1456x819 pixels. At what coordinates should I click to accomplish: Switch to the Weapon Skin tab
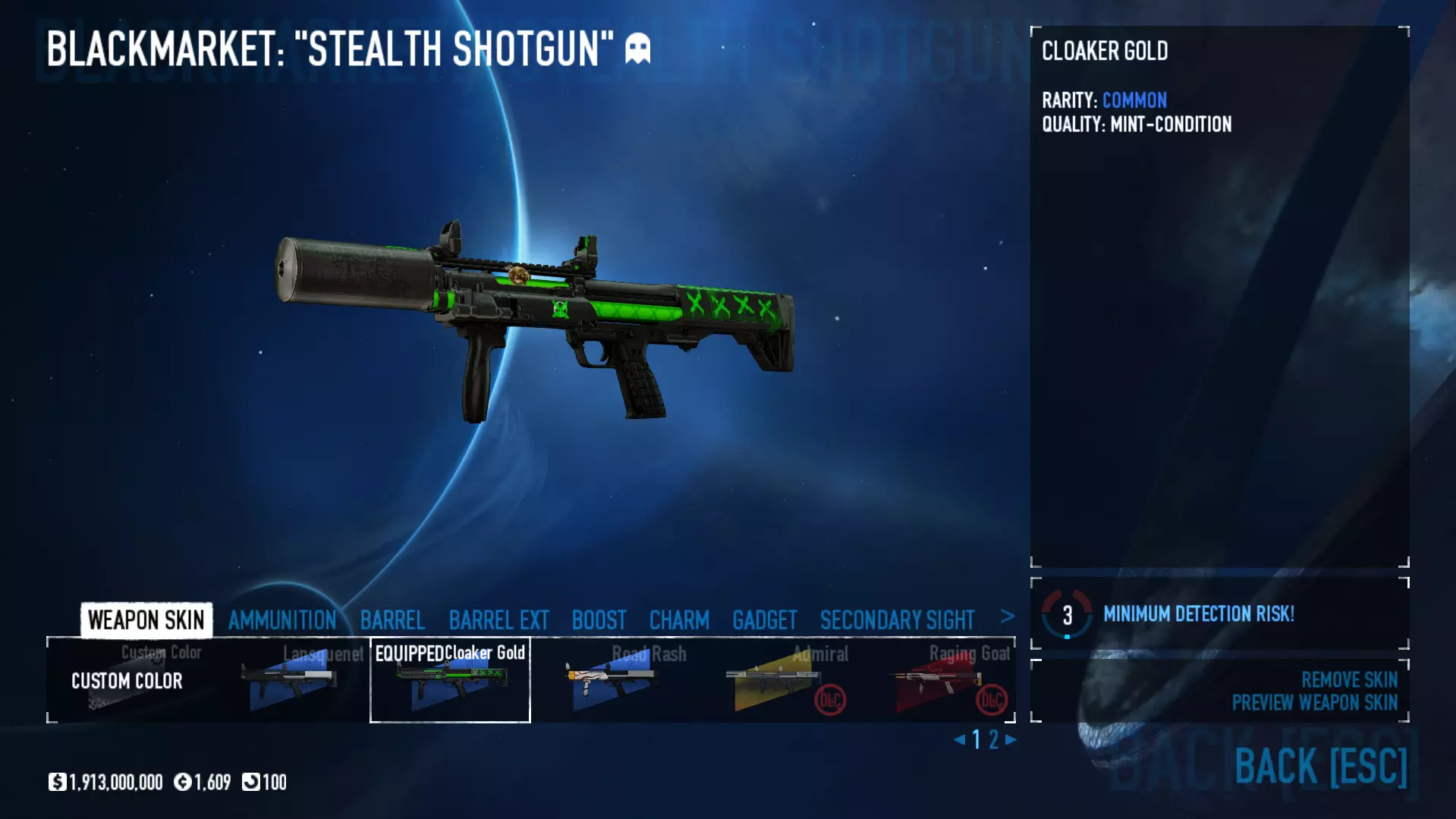click(x=146, y=620)
